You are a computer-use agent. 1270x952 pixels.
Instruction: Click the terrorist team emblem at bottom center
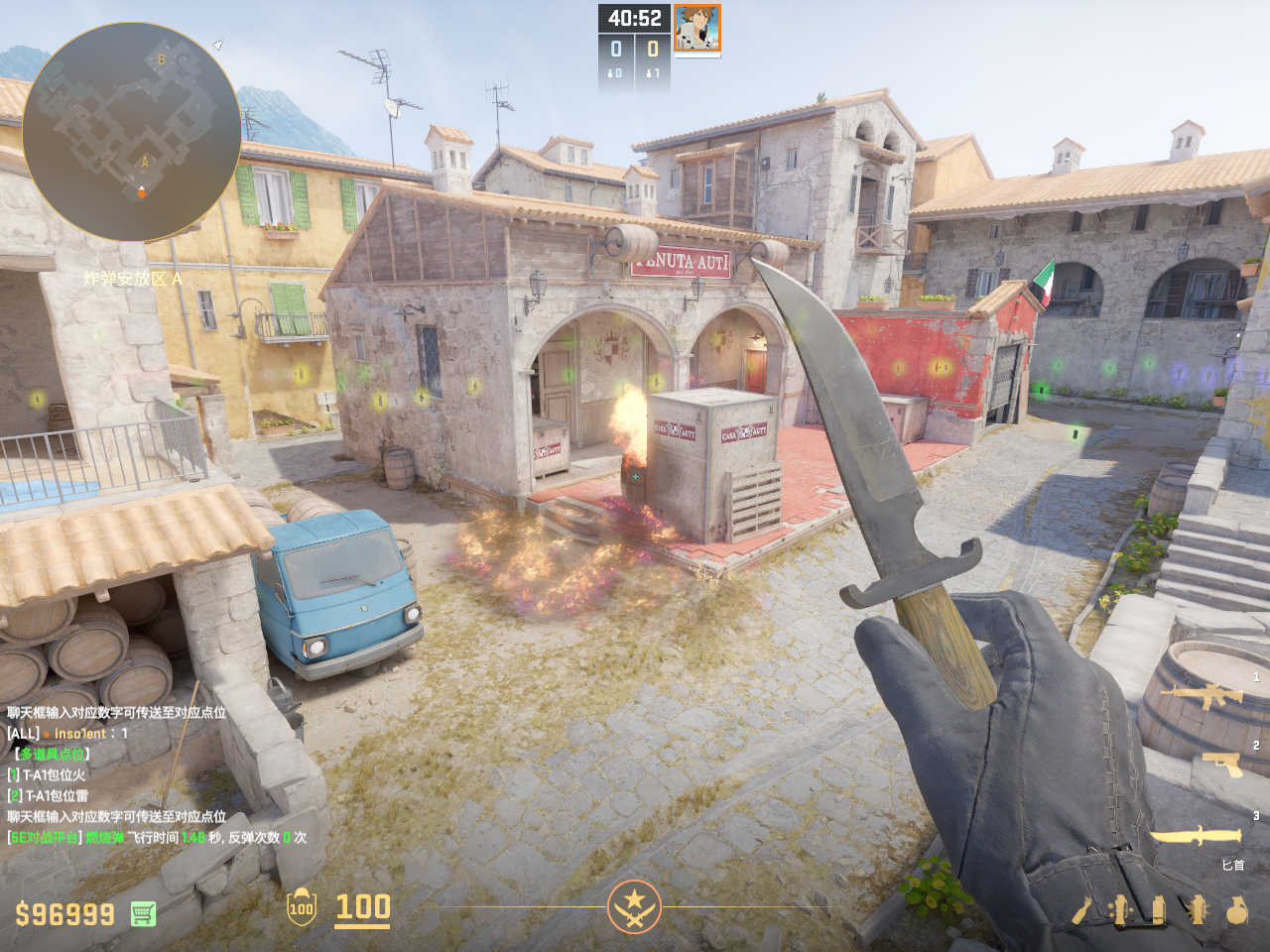(634, 906)
